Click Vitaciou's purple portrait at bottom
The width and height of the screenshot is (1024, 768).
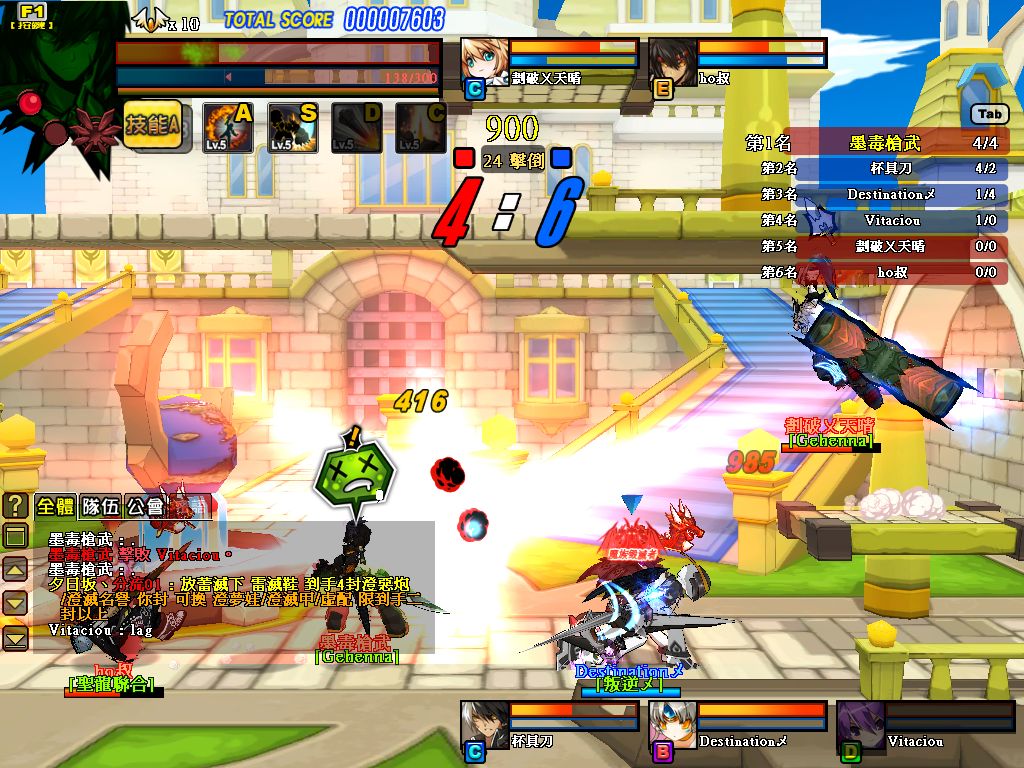pos(860,725)
